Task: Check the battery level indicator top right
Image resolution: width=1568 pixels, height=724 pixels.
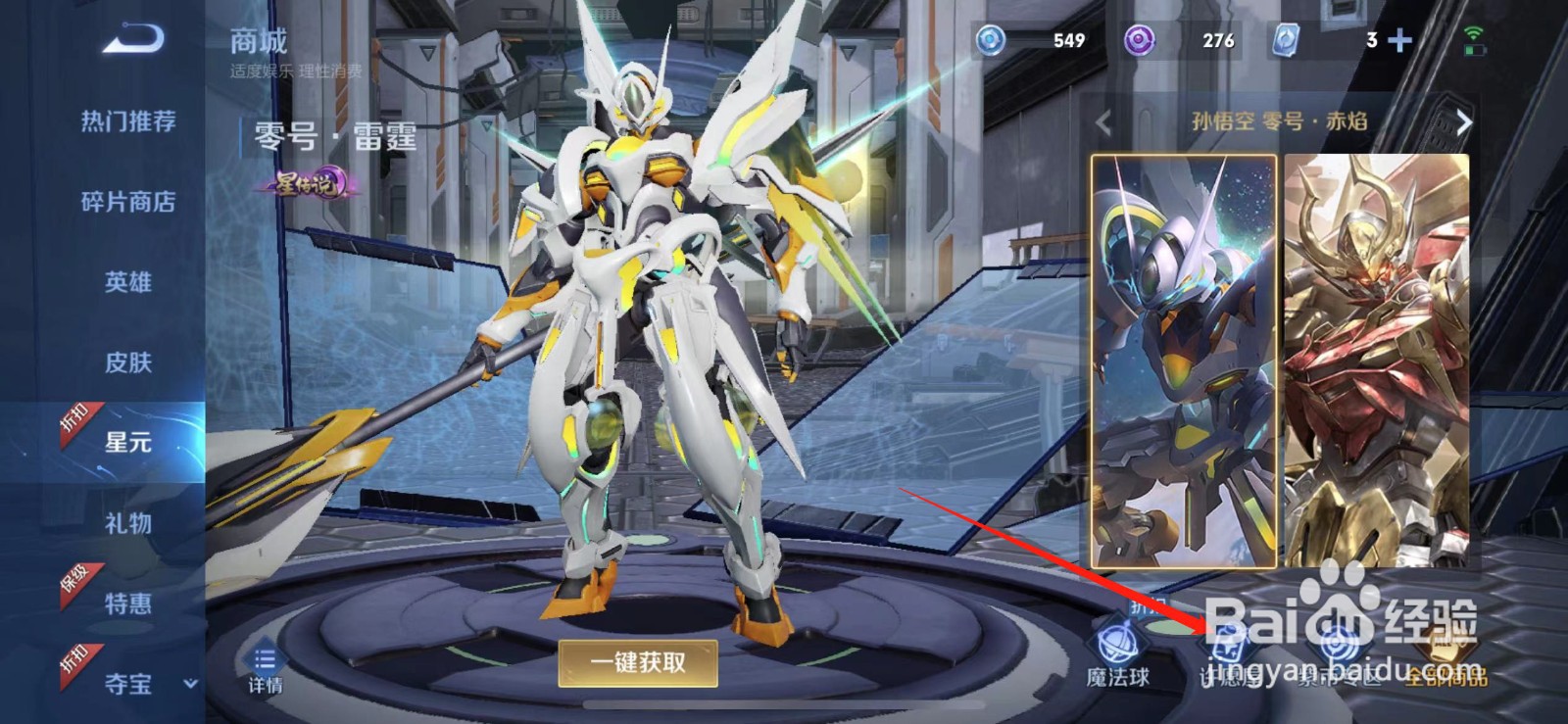Action: coord(1475,50)
